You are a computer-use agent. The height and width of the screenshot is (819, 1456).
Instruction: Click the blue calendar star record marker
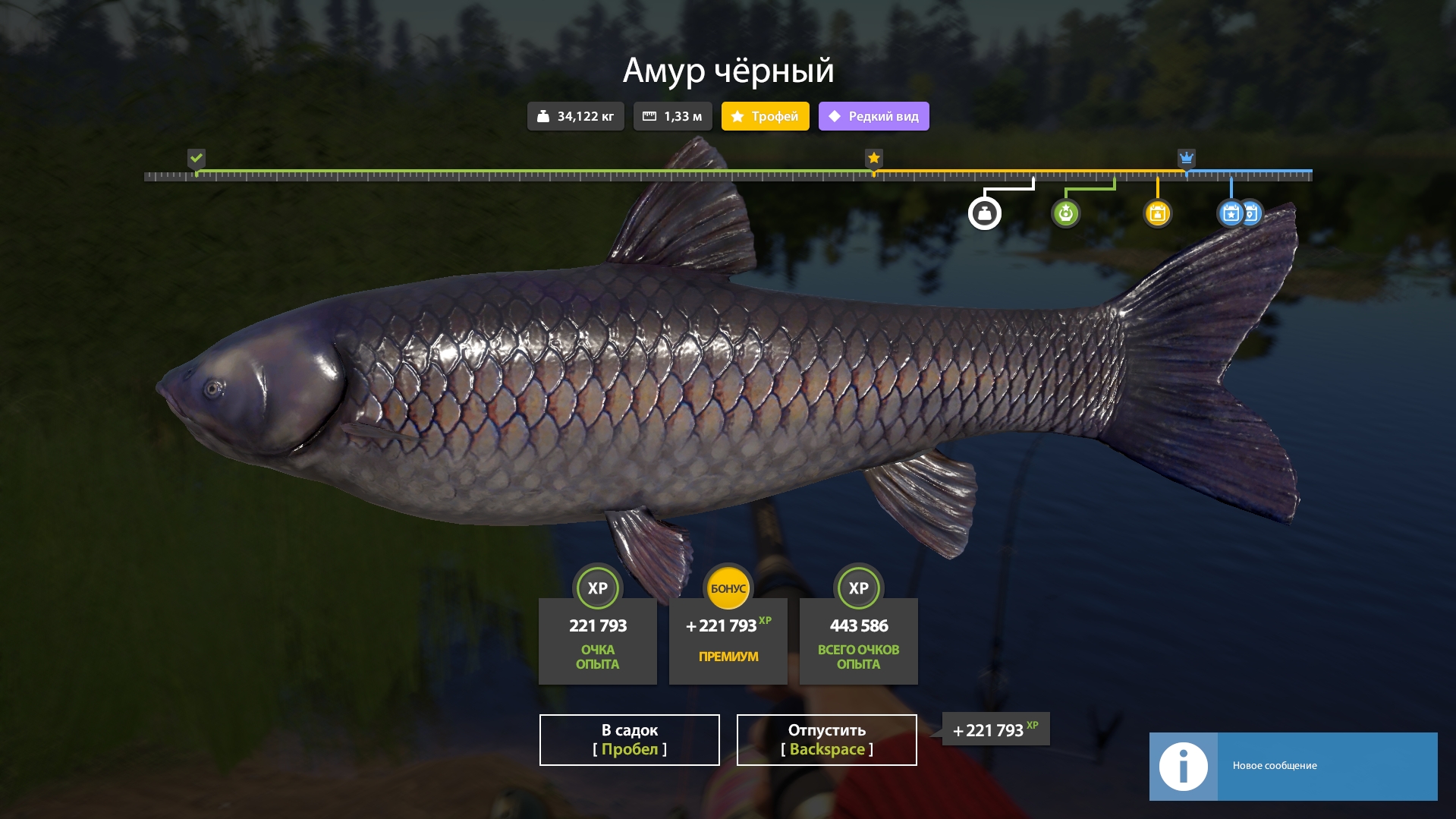tap(1231, 213)
